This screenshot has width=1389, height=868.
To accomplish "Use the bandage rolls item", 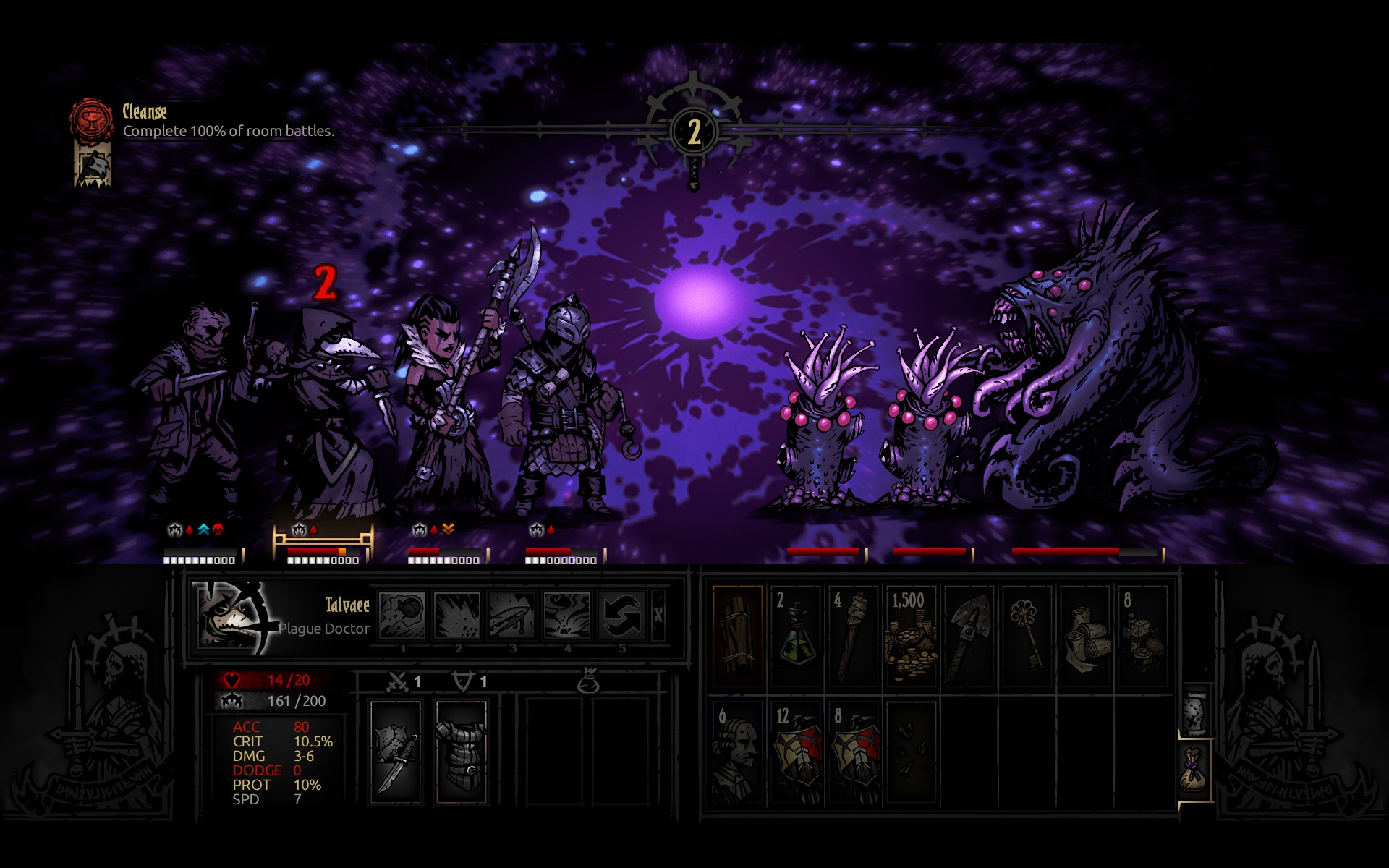I will [1084, 636].
